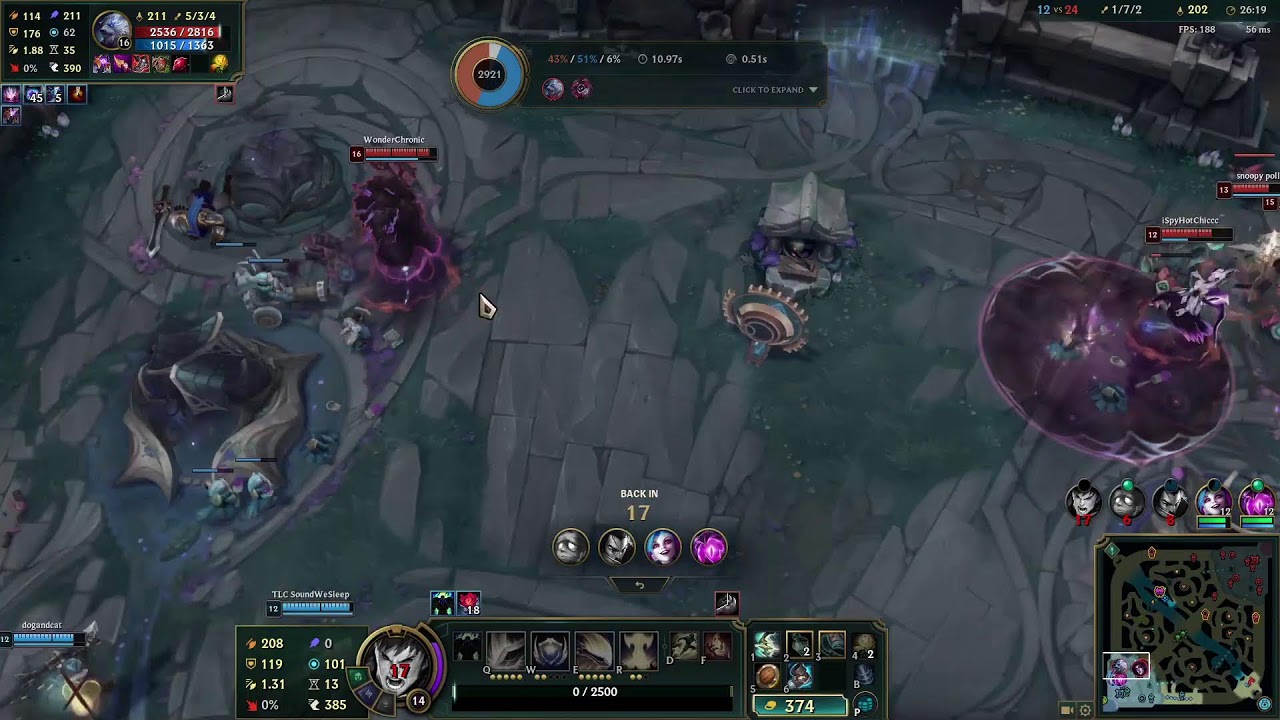Viewport: 1280px width, 720px height.
Task: Spectate the Jinx icon in the Back In row
Action: click(x=662, y=547)
